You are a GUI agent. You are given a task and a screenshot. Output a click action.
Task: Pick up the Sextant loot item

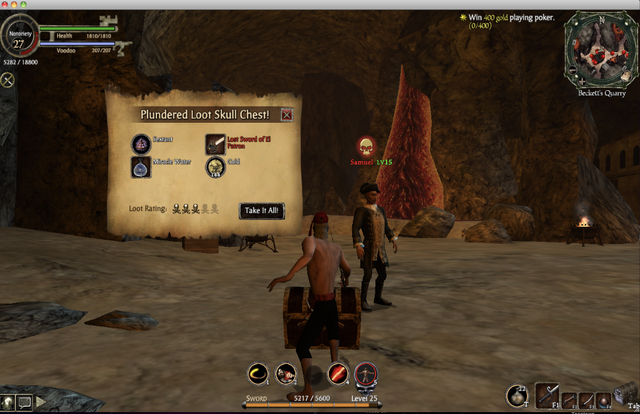click(141, 144)
